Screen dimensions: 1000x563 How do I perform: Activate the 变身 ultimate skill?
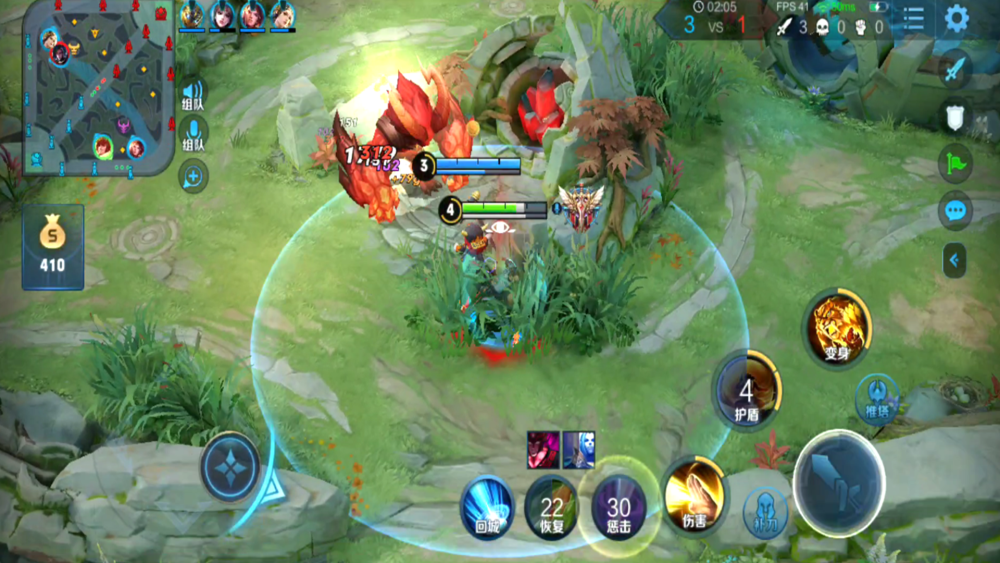point(837,326)
